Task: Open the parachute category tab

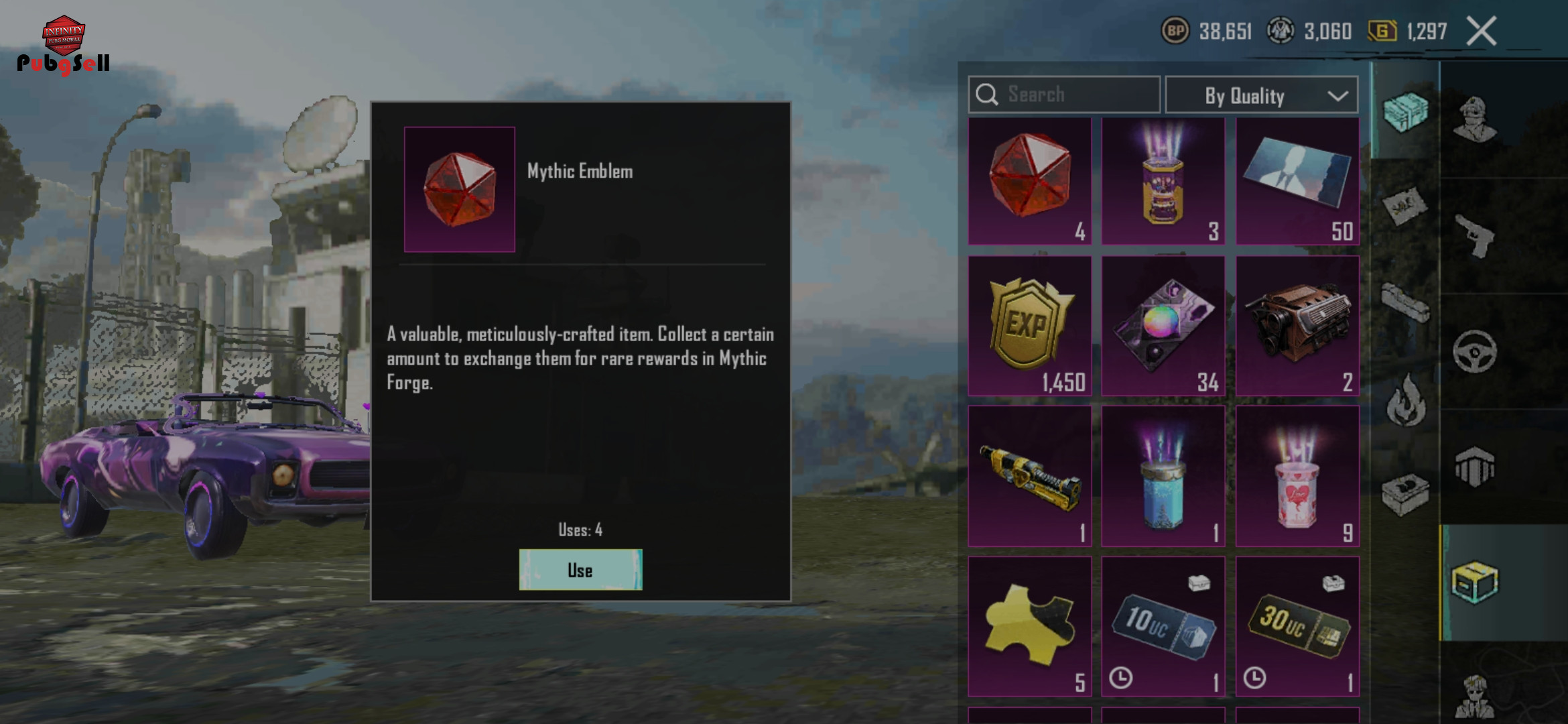Action: [1474, 467]
